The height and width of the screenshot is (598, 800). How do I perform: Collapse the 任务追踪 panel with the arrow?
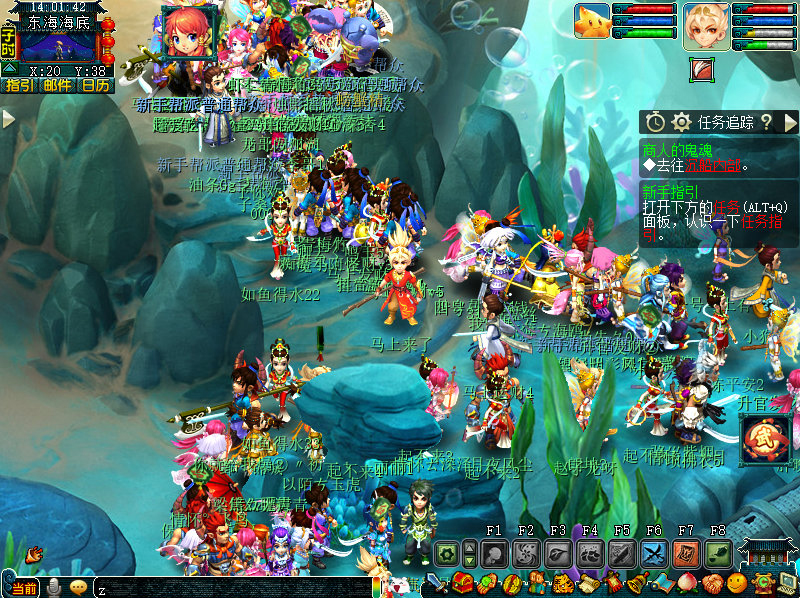pos(790,122)
